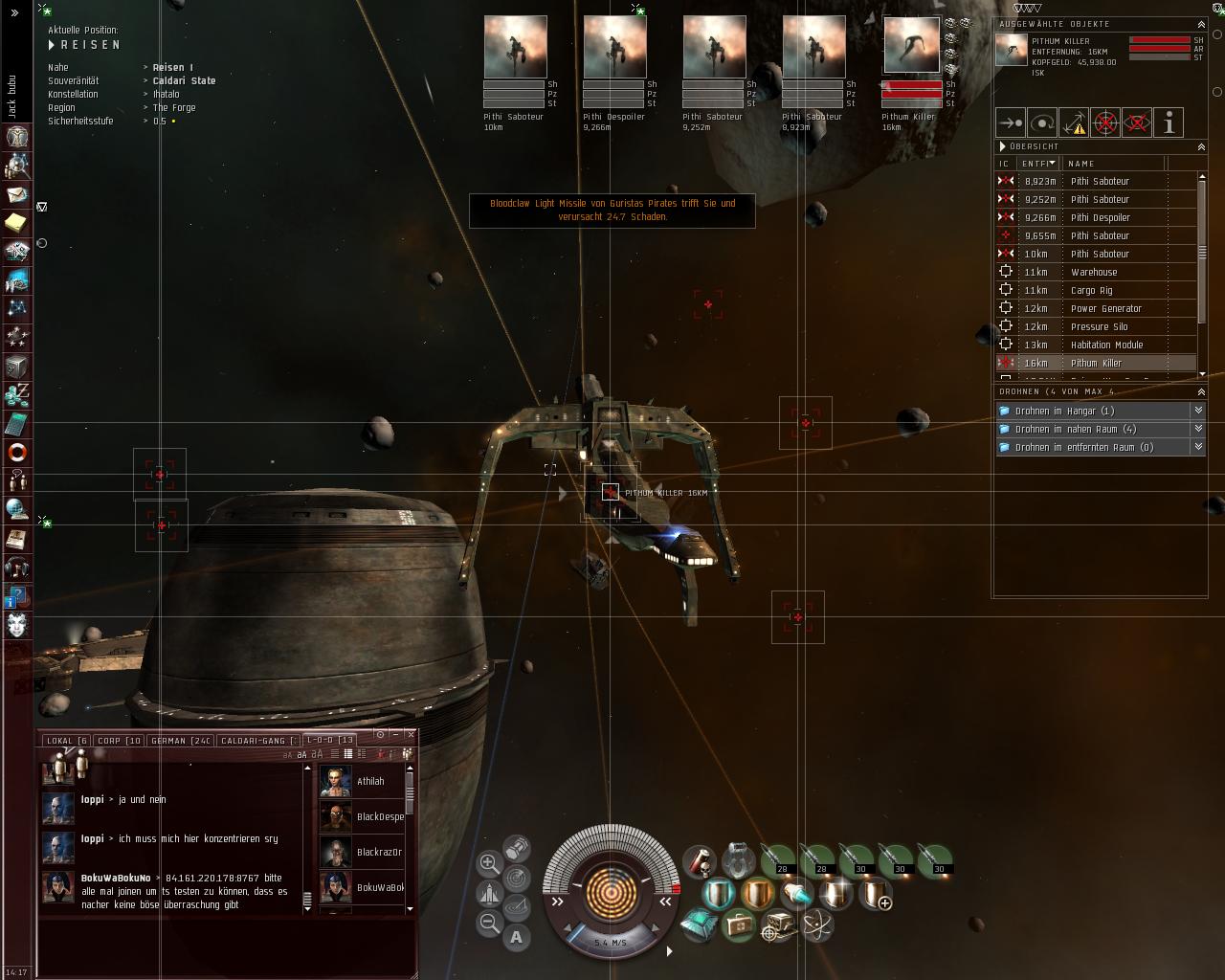The height and width of the screenshot is (980, 1225).
Task: Show info on the selected object
Action: (x=1169, y=122)
